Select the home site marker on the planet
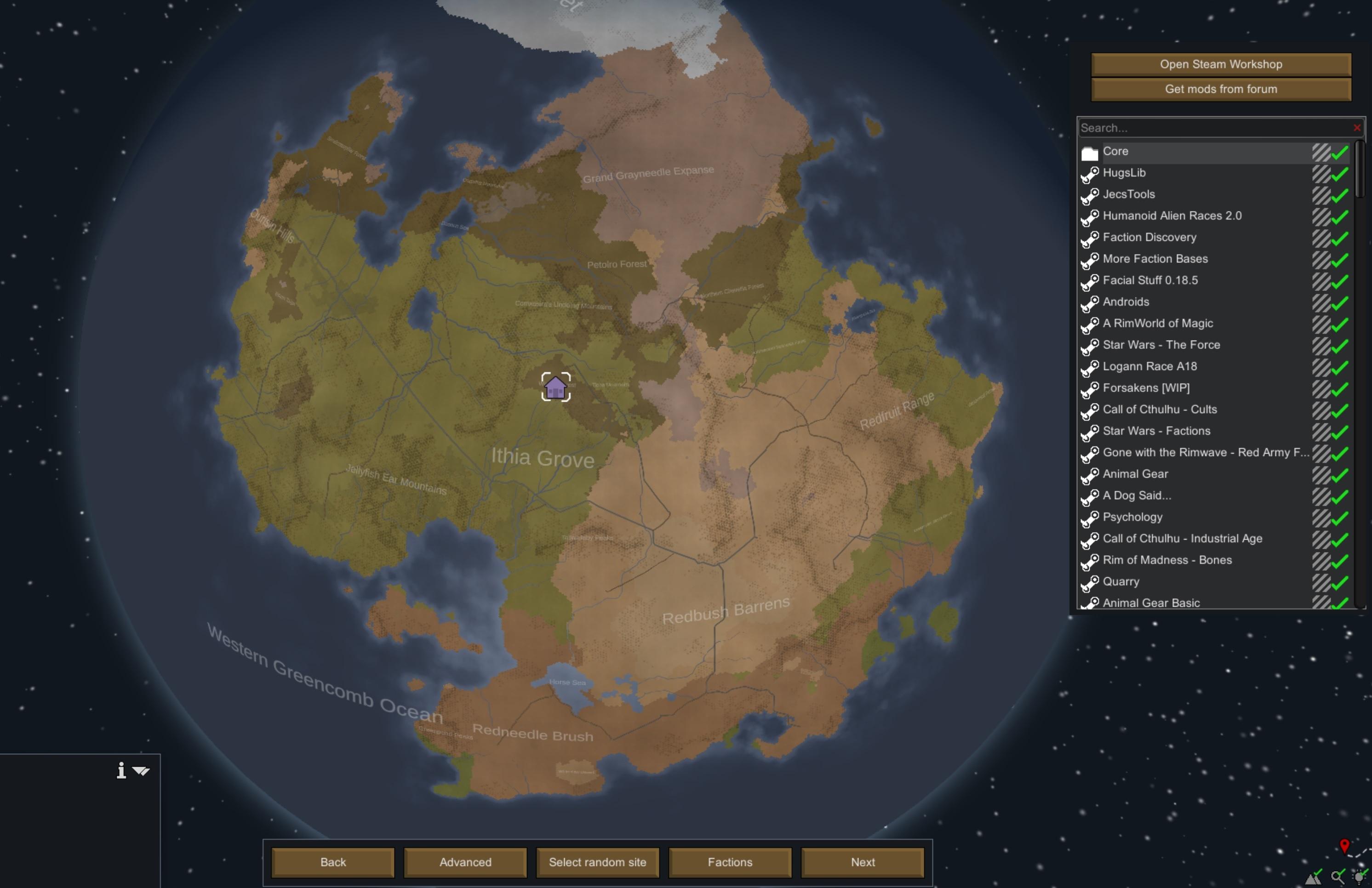Image resolution: width=1372 pixels, height=888 pixels. click(555, 388)
